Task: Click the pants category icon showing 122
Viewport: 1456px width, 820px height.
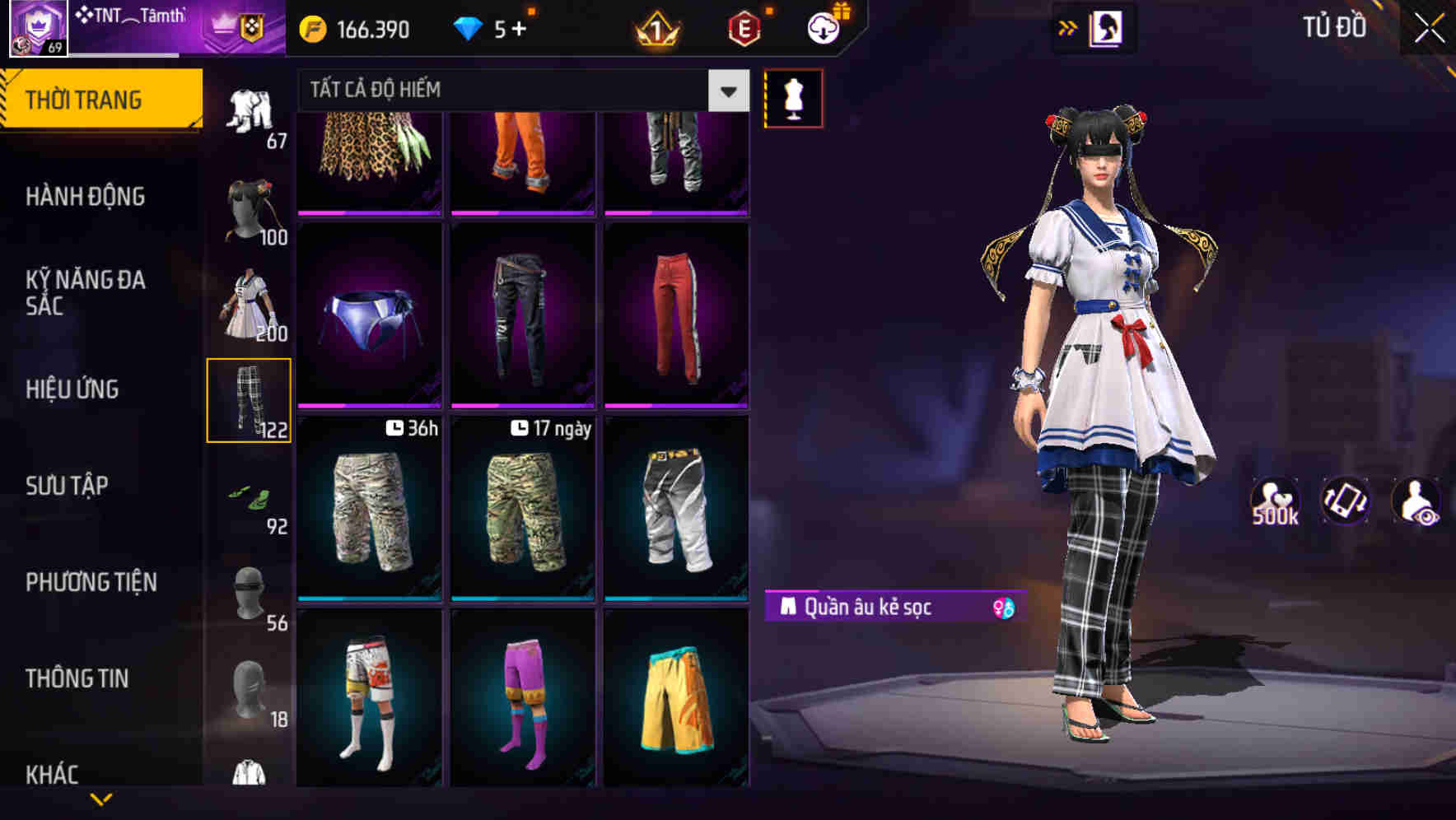Action: tap(251, 400)
